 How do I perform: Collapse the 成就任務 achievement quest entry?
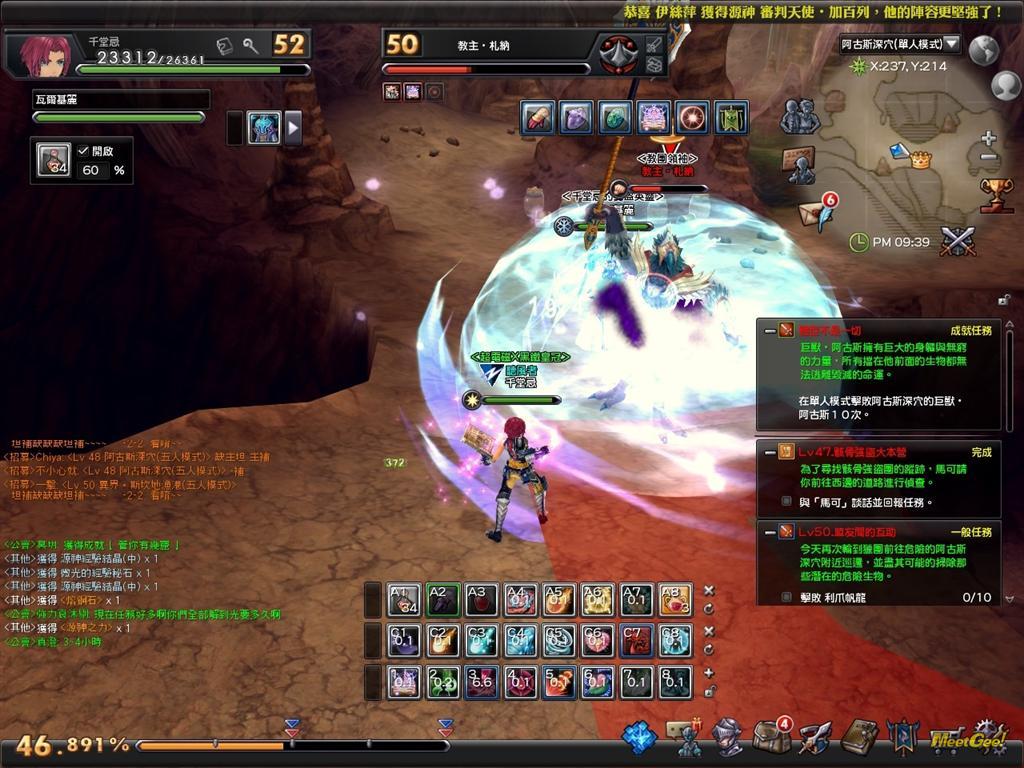769,329
